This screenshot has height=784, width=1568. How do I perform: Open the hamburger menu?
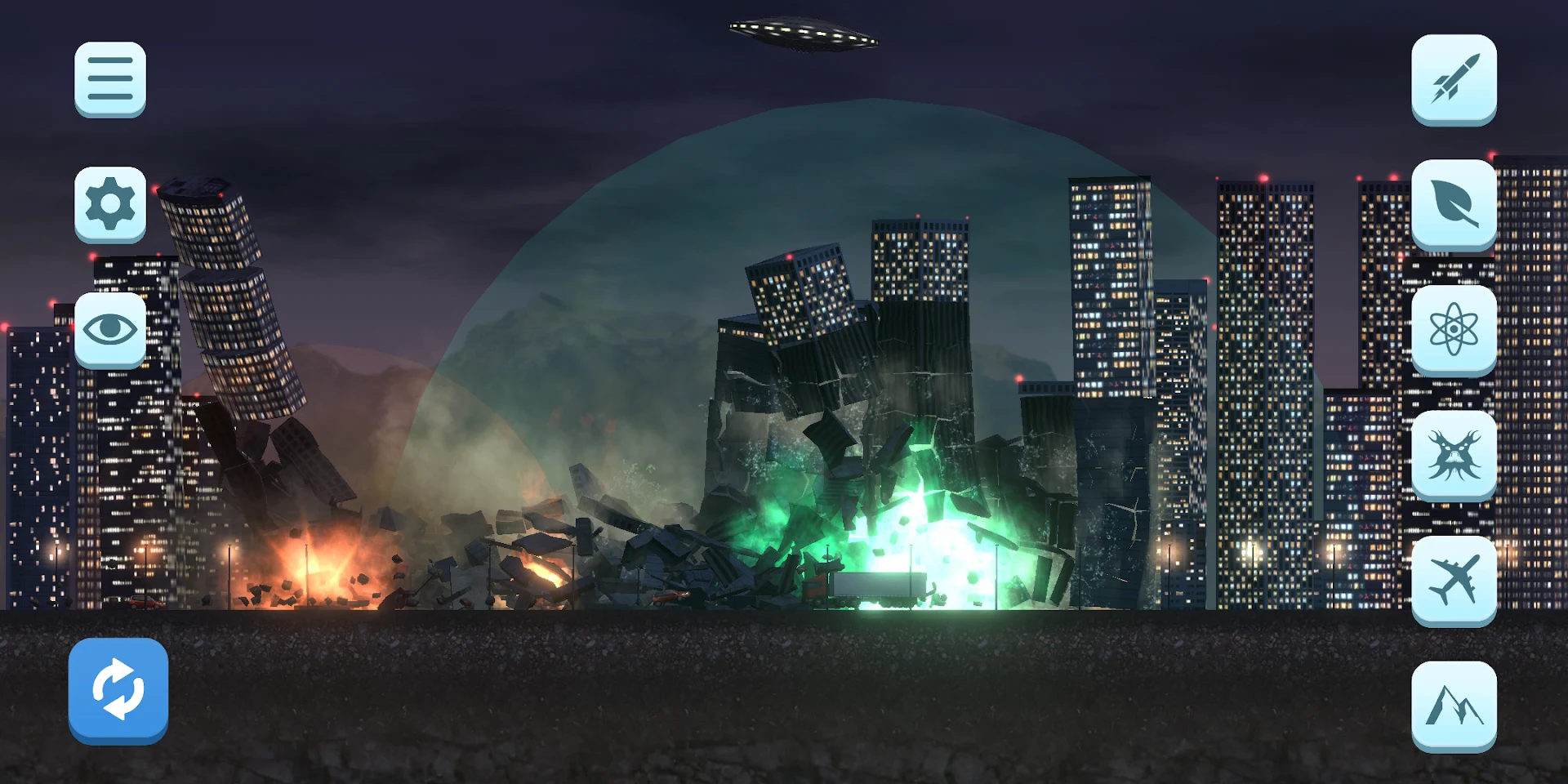[x=110, y=79]
